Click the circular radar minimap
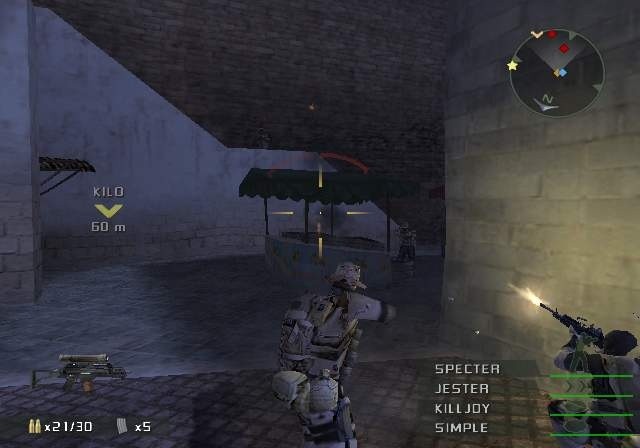The width and height of the screenshot is (640, 448). 556,72
